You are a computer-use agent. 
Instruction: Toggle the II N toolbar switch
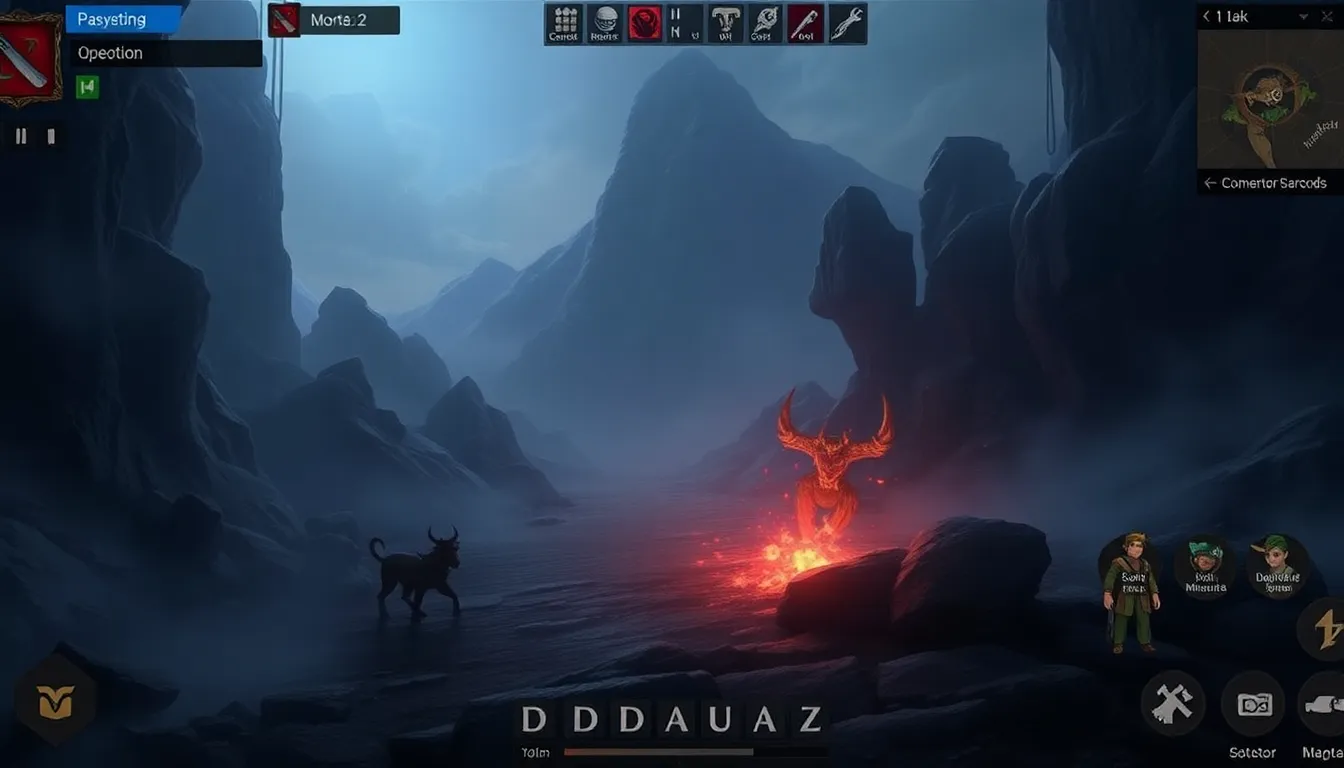coord(683,22)
